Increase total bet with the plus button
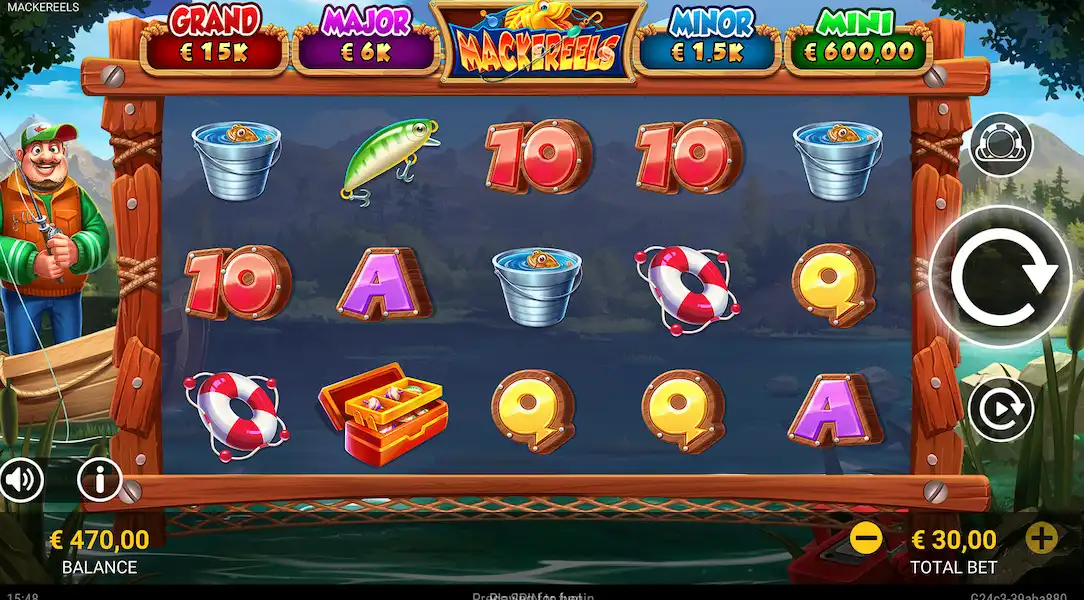The width and height of the screenshot is (1084, 600). click(x=1041, y=539)
